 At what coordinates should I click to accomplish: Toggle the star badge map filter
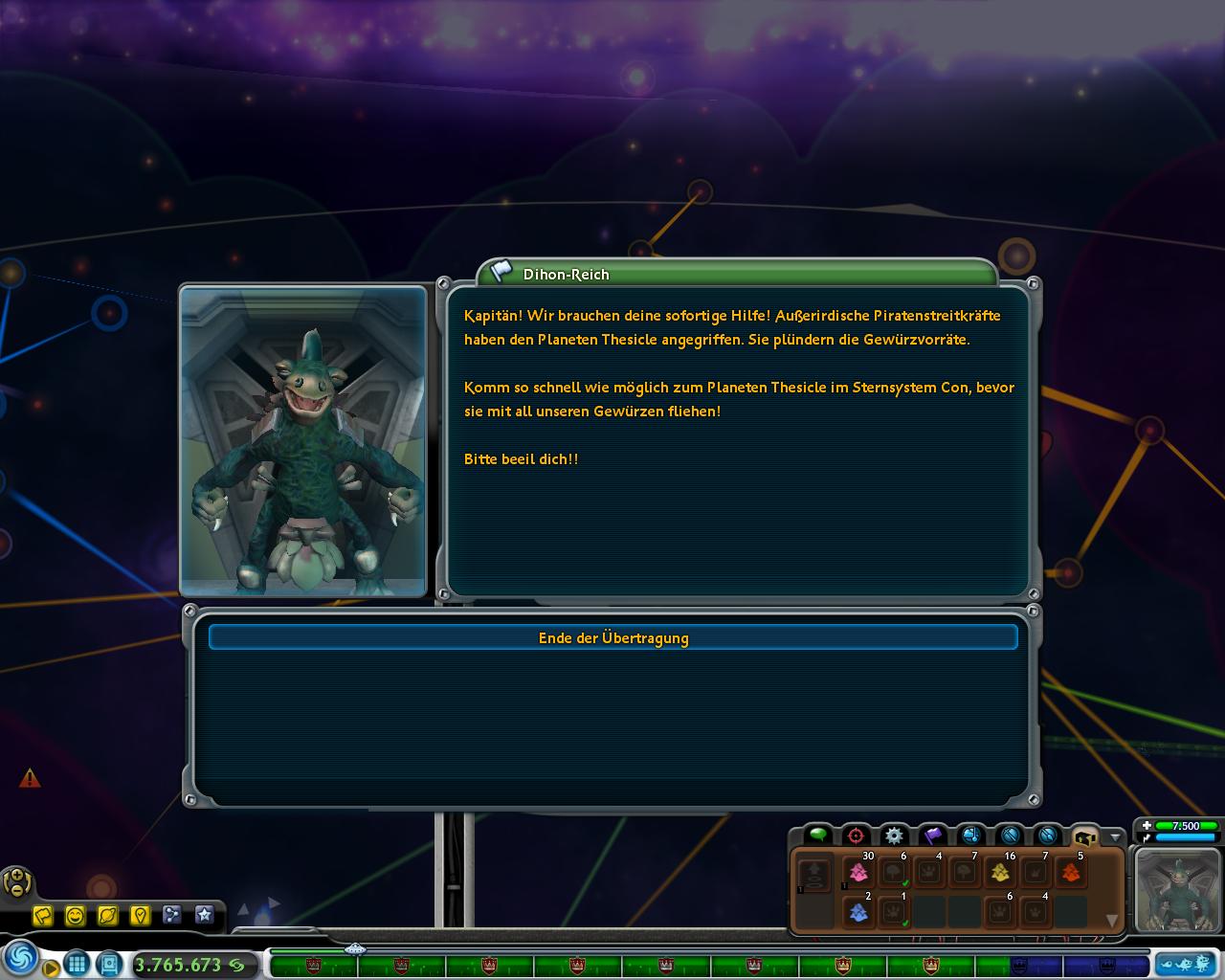[204, 916]
